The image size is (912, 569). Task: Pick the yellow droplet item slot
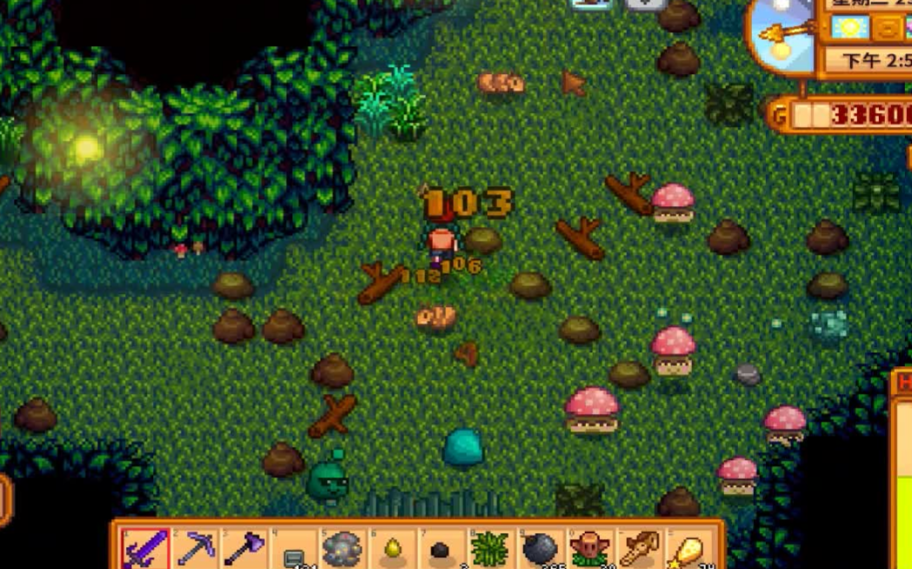click(391, 548)
